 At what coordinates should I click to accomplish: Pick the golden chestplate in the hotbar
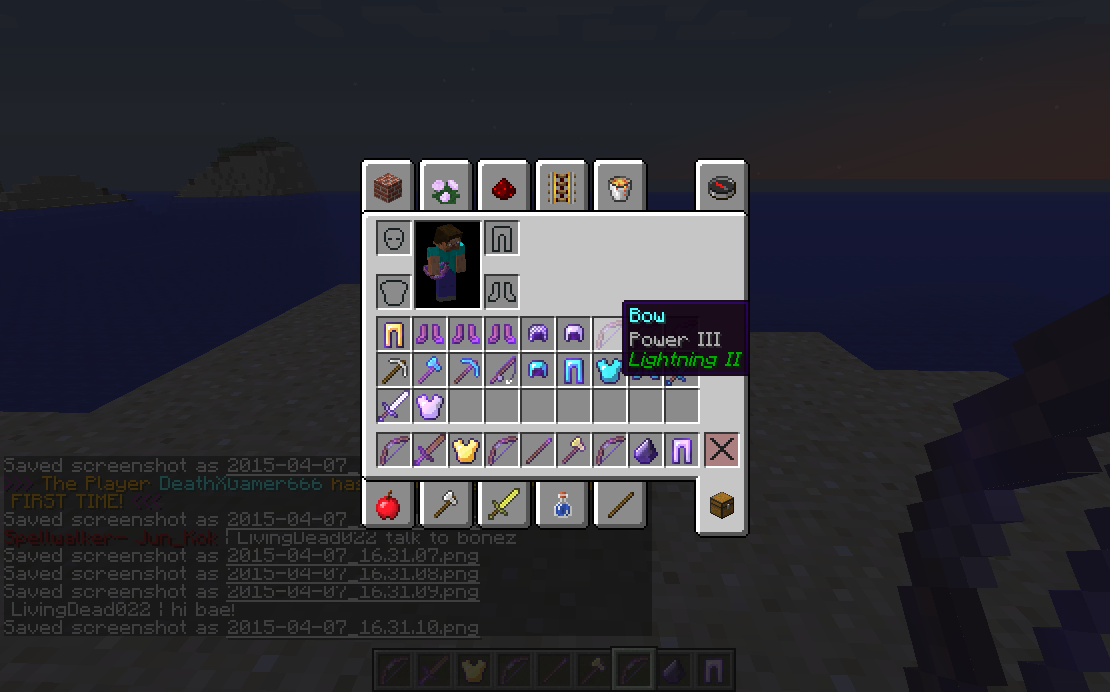pos(465,450)
